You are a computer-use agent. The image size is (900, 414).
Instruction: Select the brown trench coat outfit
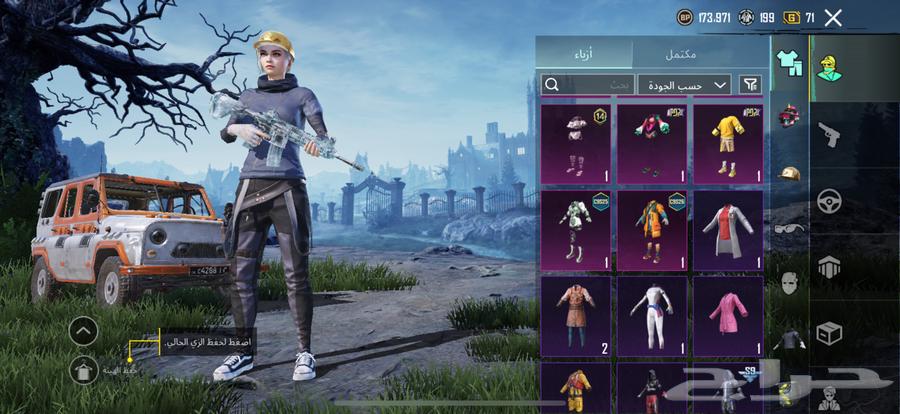[575, 315]
